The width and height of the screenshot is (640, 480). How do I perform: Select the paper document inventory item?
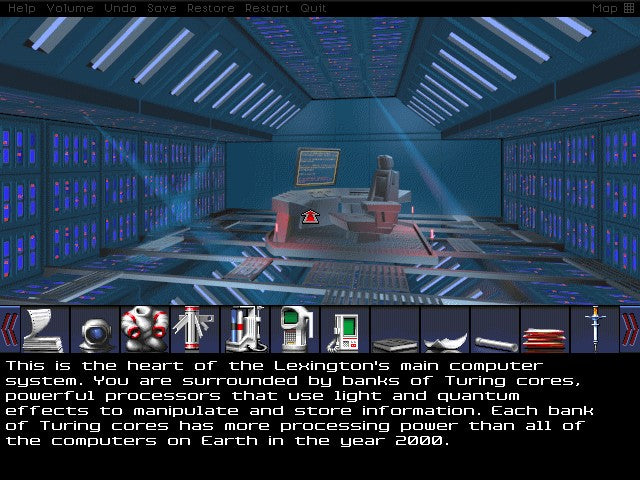45,329
